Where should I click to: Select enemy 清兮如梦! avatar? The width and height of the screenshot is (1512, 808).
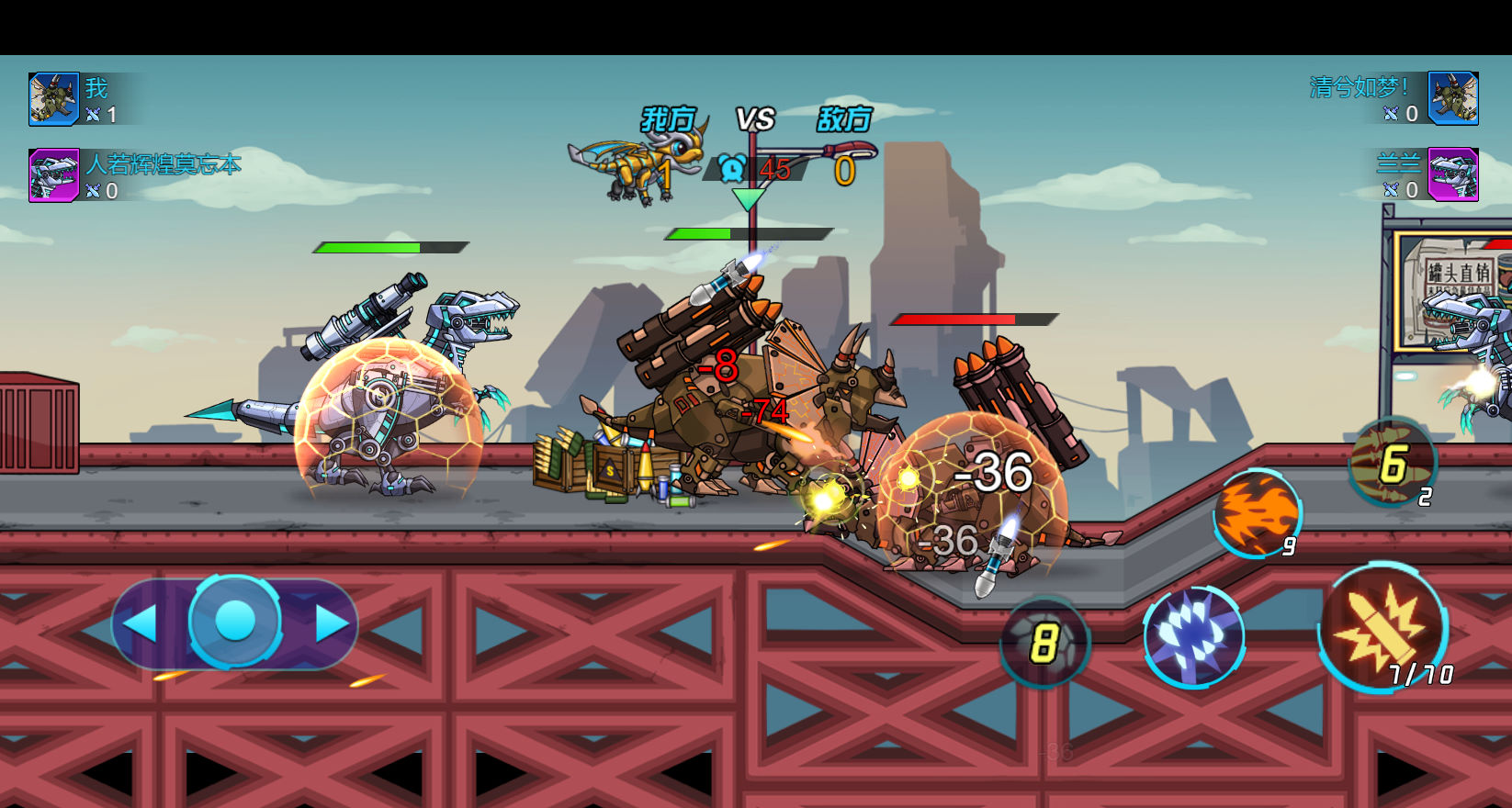click(x=1453, y=98)
